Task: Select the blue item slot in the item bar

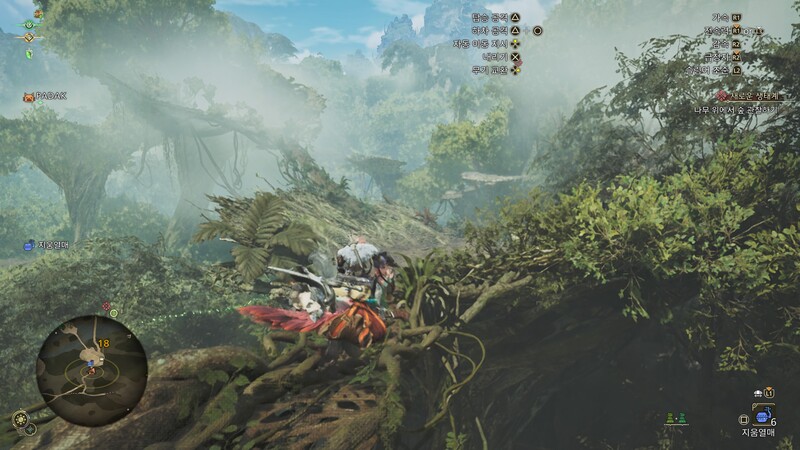Action: pos(762,416)
